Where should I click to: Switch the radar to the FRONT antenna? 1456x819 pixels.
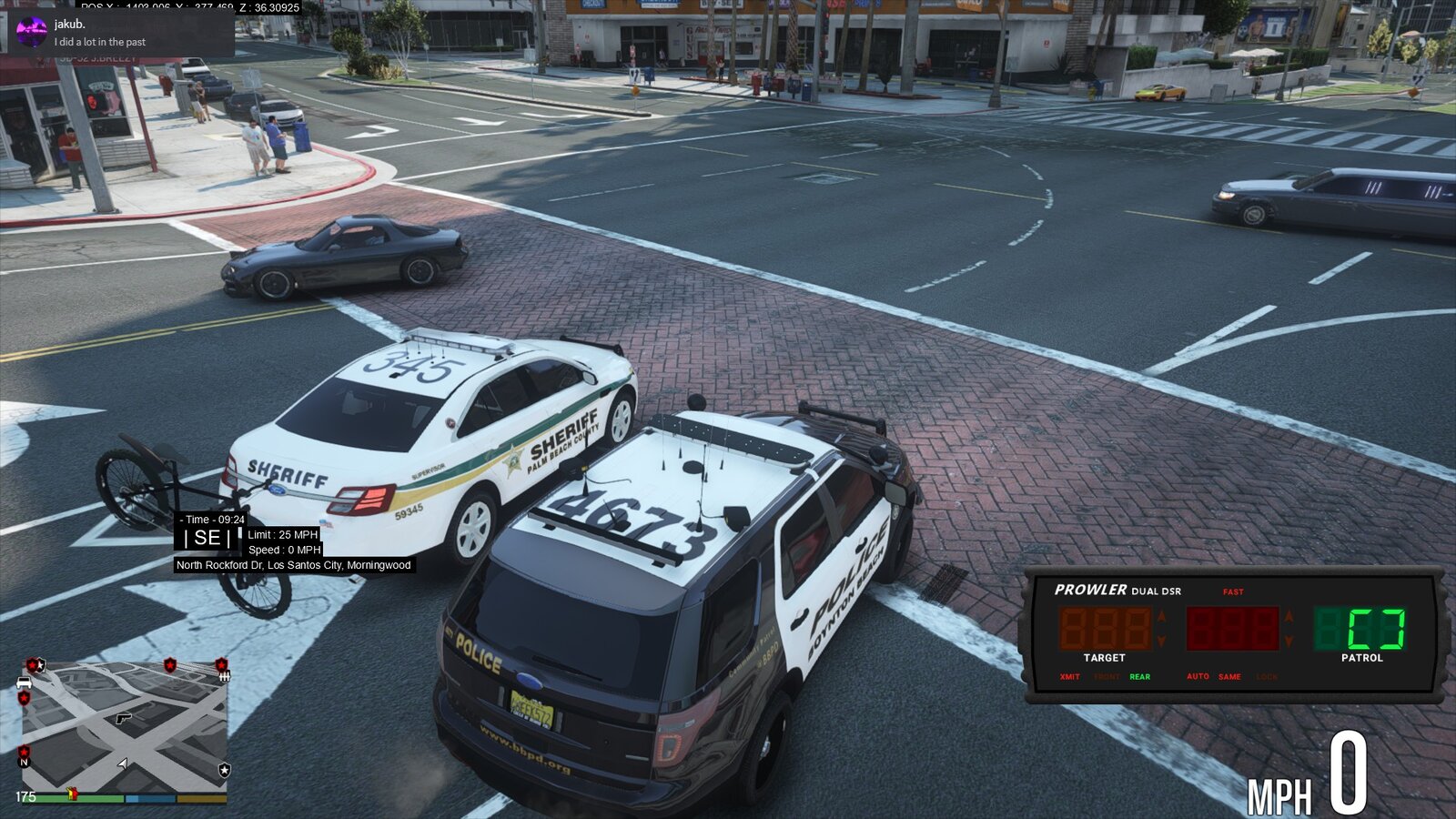pos(1107,677)
